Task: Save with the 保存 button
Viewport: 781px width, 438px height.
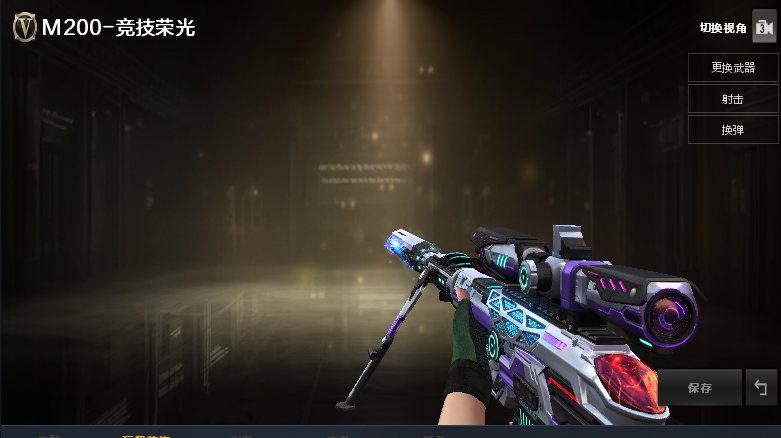Action: 700,388
